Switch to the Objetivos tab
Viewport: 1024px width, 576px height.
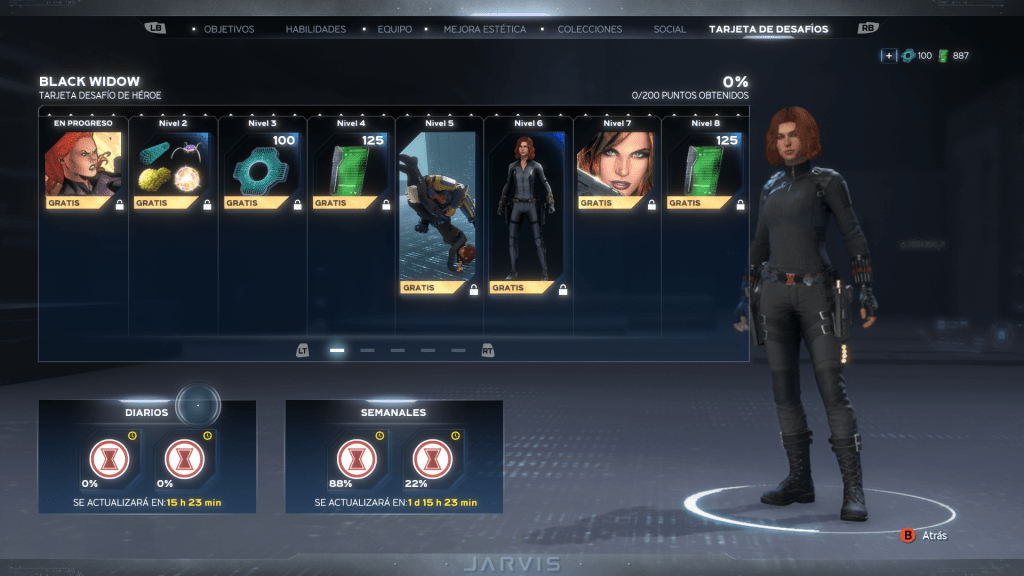(229, 29)
